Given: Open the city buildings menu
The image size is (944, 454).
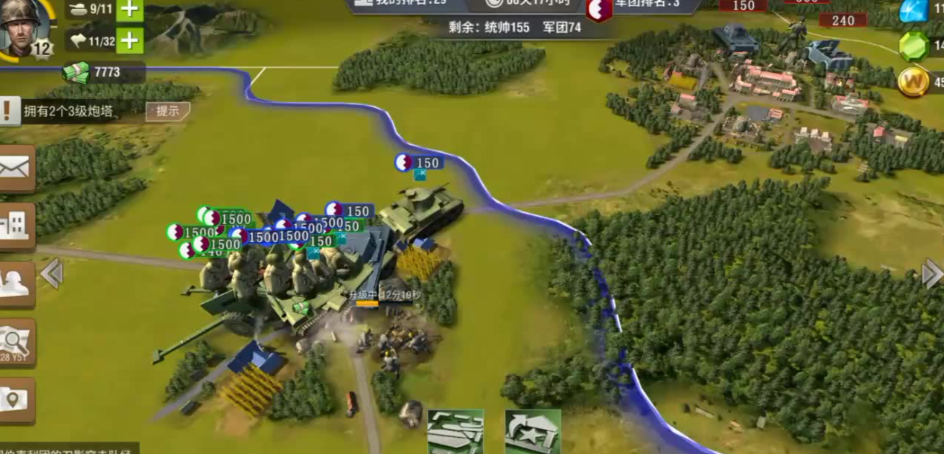Looking at the screenshot, I should click(x=17, y=226).
